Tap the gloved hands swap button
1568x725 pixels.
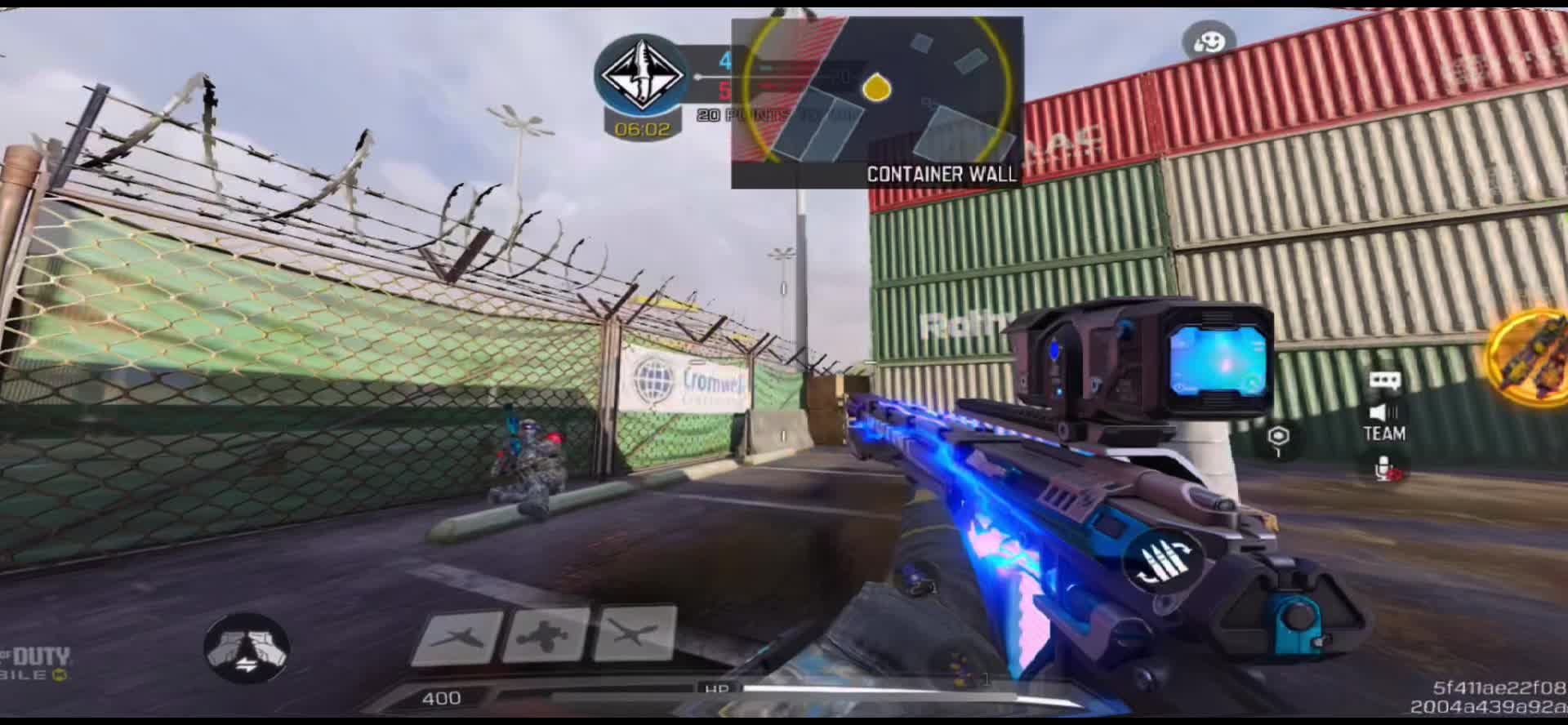pyautogui.click(x=247, y=648)
